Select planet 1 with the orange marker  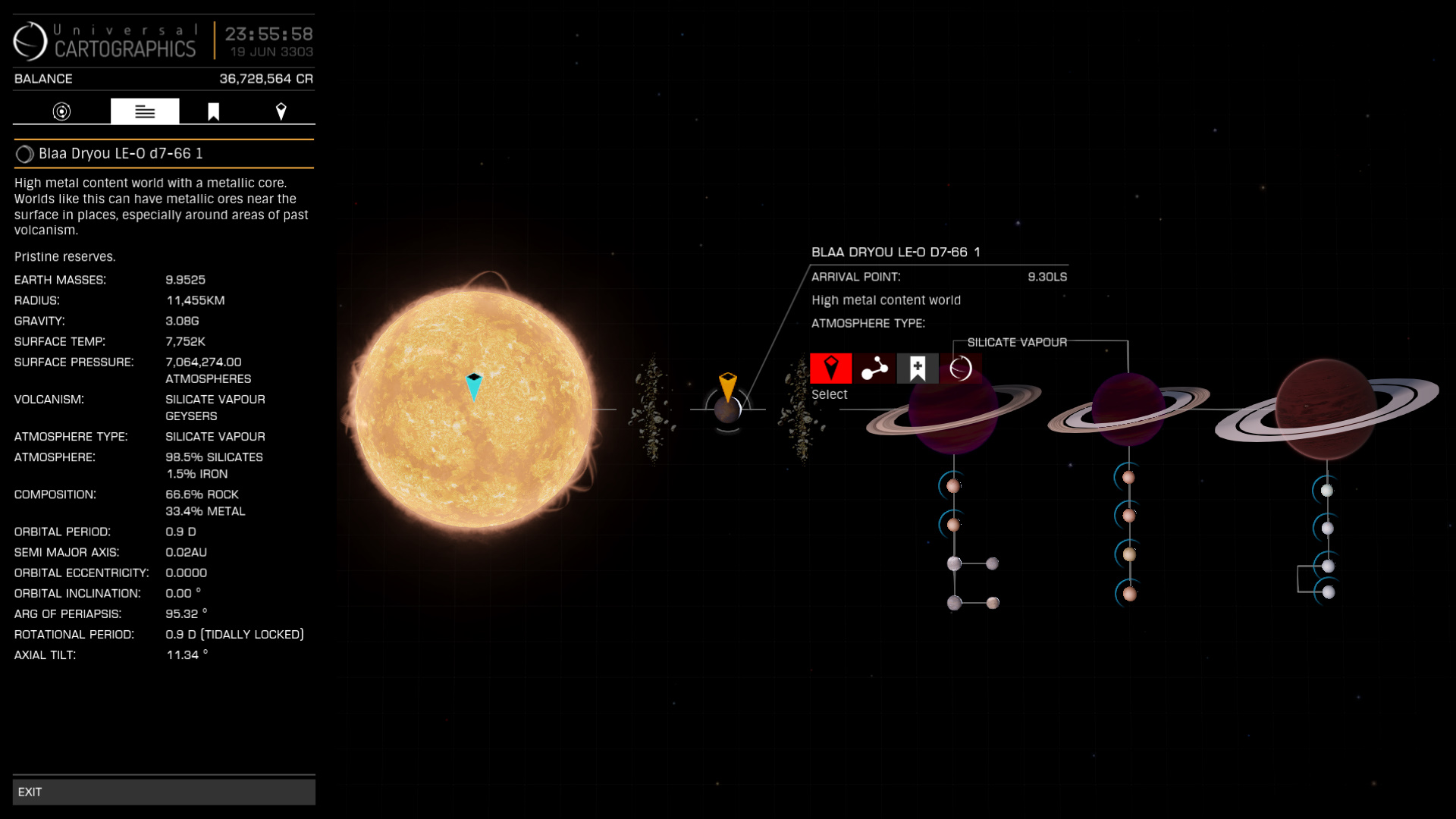tap(727, 410)
